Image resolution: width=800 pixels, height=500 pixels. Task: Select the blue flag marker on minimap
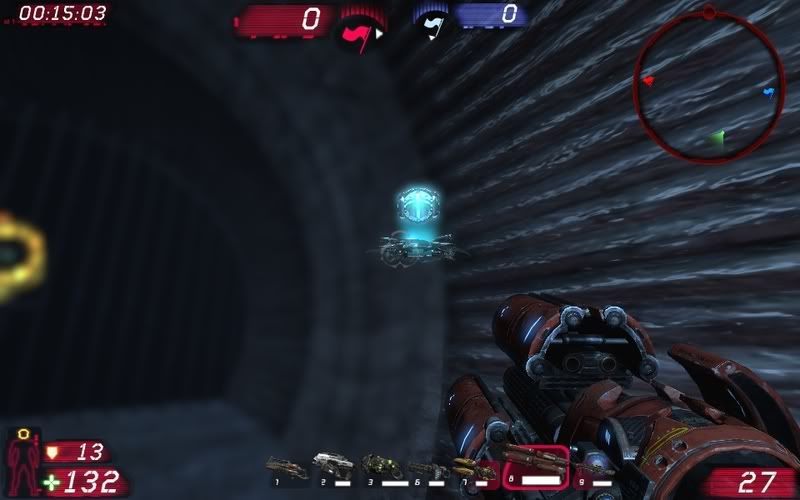click(768, 93)
